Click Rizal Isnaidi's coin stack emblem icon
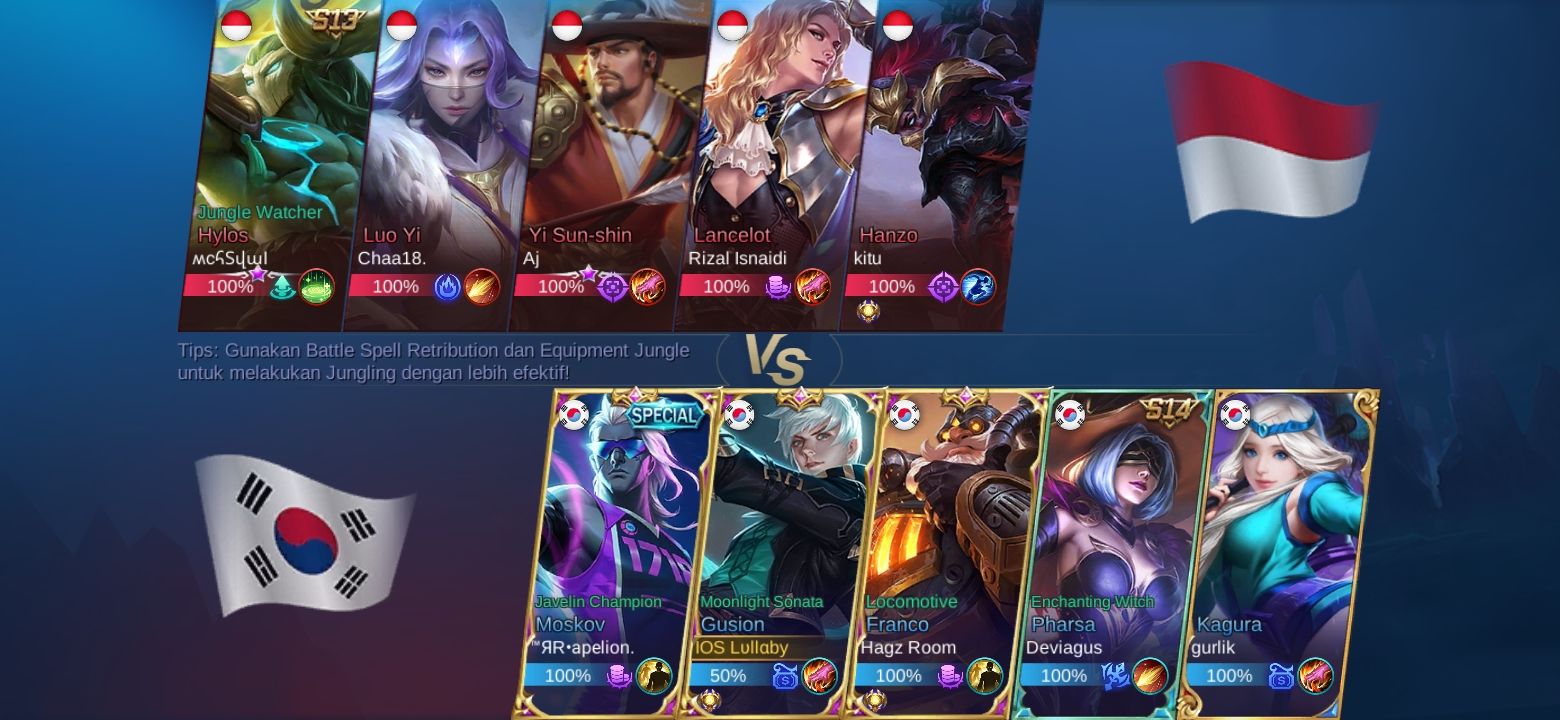Viewport: 1560px width, 720px height. click(778, 287)
